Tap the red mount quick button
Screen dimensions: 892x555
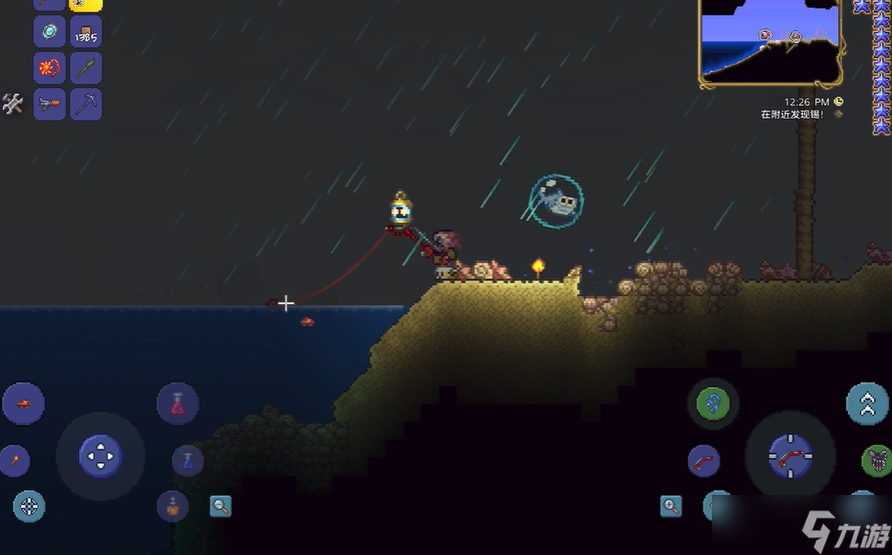[23, 404]
